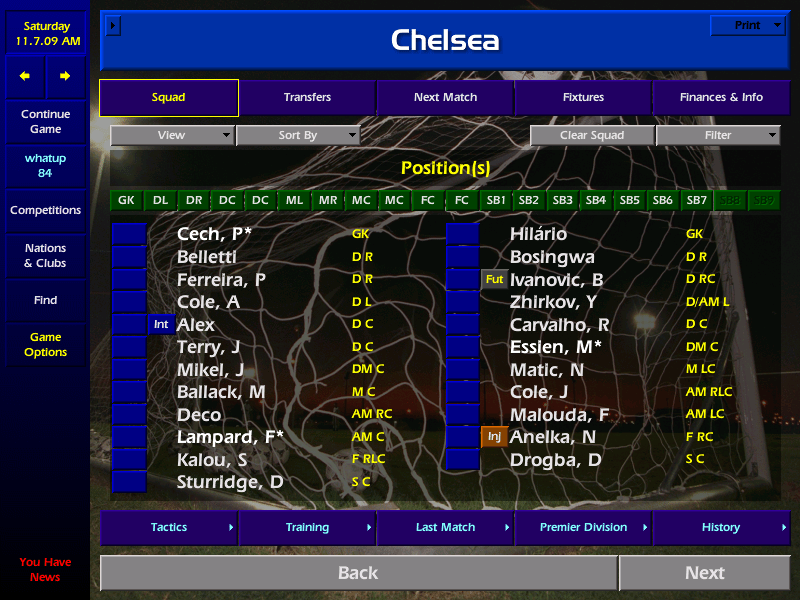
Task: Clear the squad selection
Action: tap(592, 136)
